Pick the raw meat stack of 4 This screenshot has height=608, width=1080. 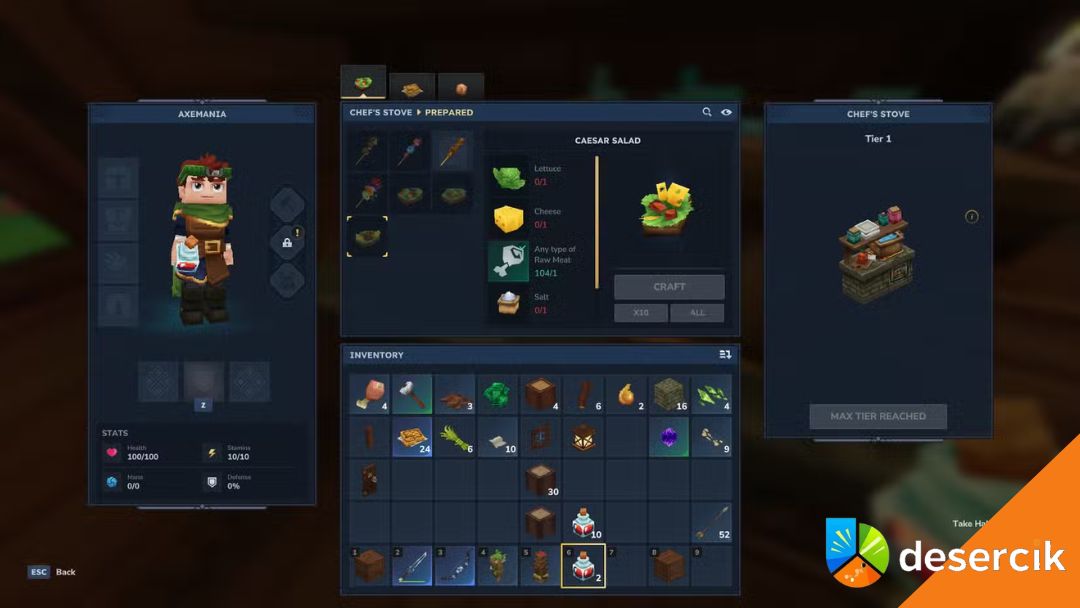[367, 393]
